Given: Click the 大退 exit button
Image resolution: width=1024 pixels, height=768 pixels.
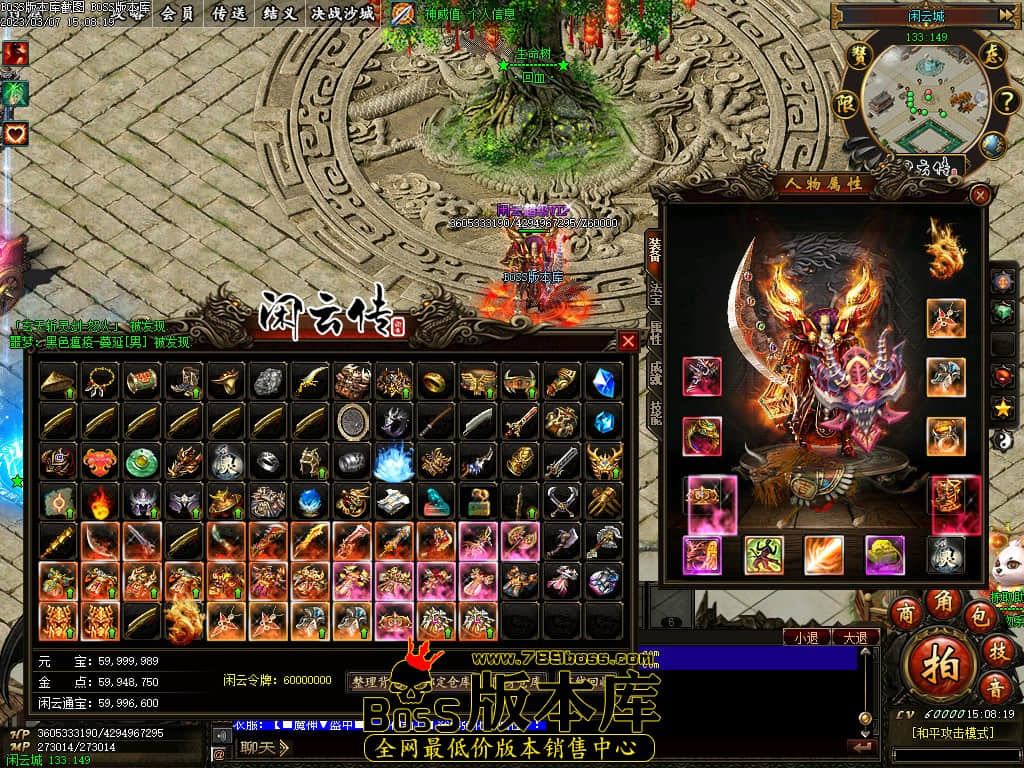Looking at the screenshot, I should coord(855,637).
